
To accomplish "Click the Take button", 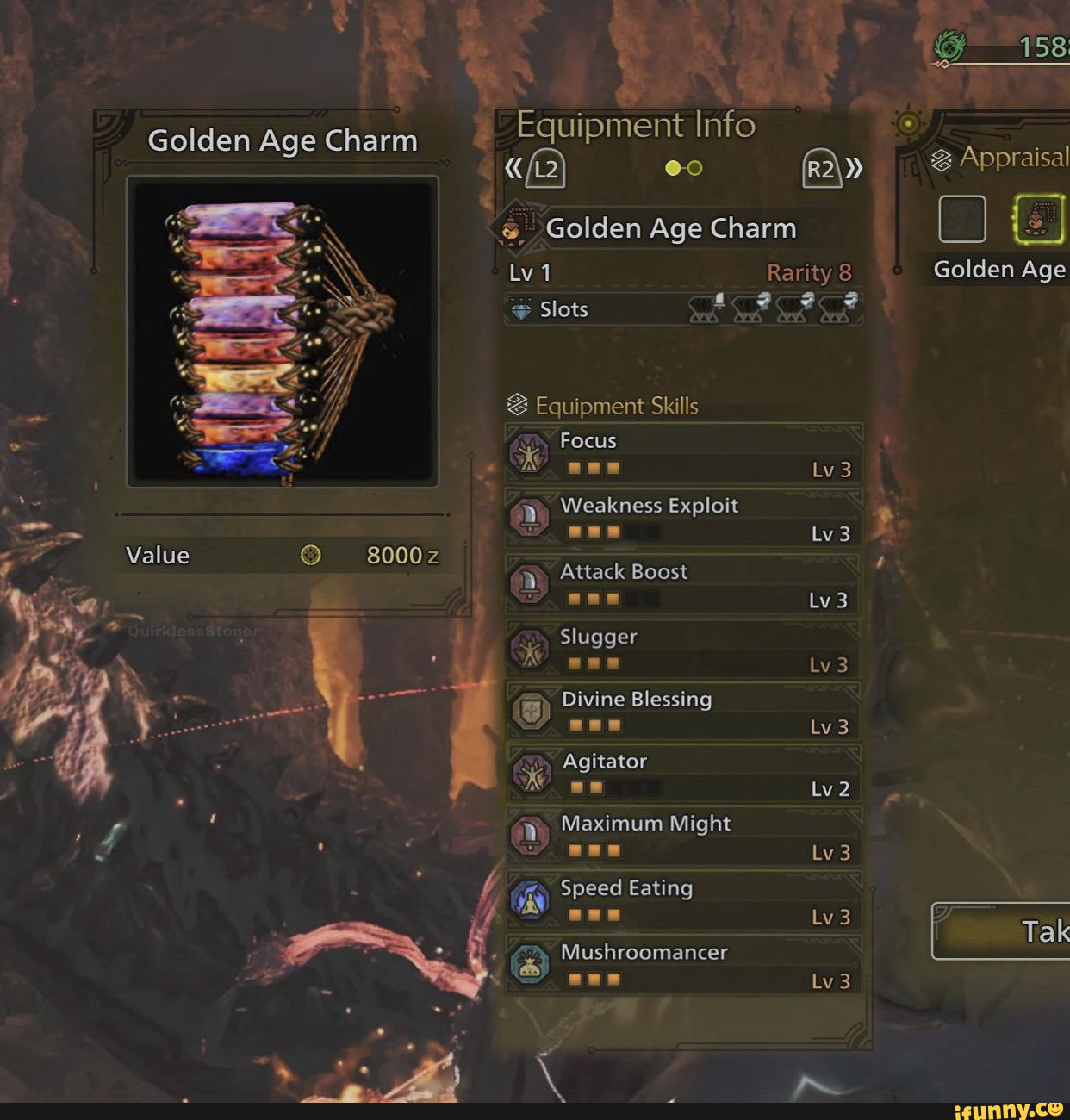I will coord(1004,931).
